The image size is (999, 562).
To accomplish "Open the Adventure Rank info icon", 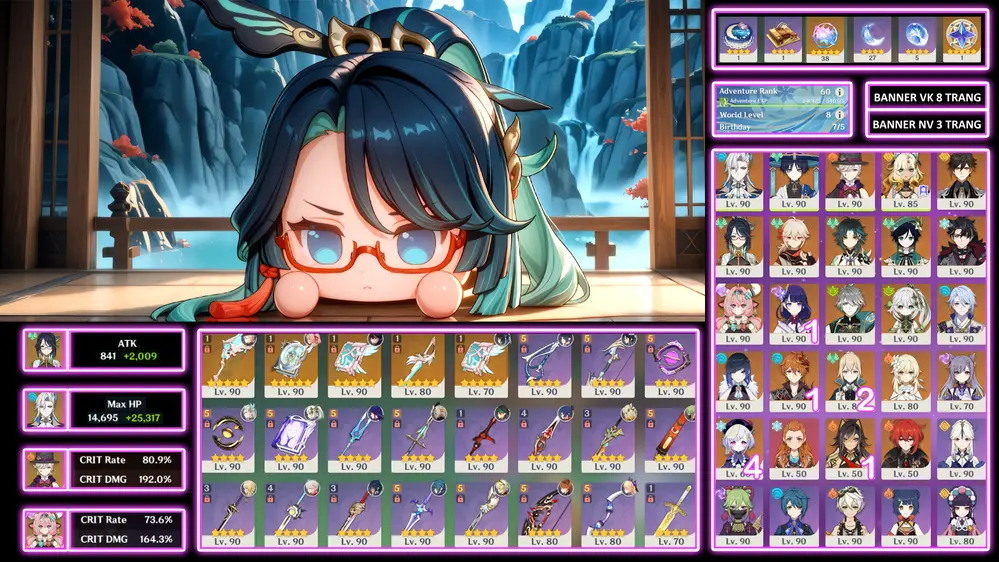I will tap(839, 93).
